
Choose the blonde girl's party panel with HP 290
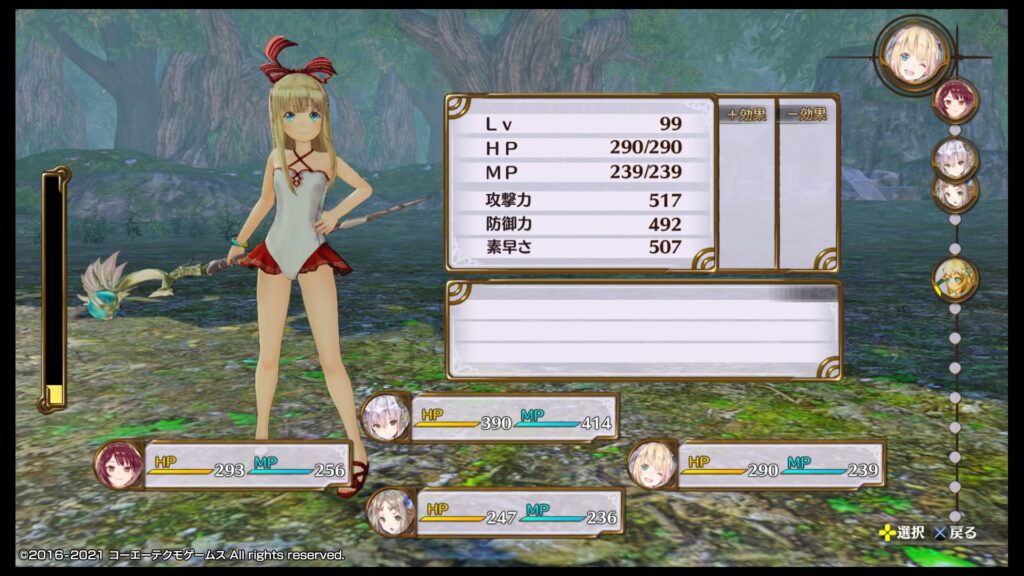[x=757, y=465]
